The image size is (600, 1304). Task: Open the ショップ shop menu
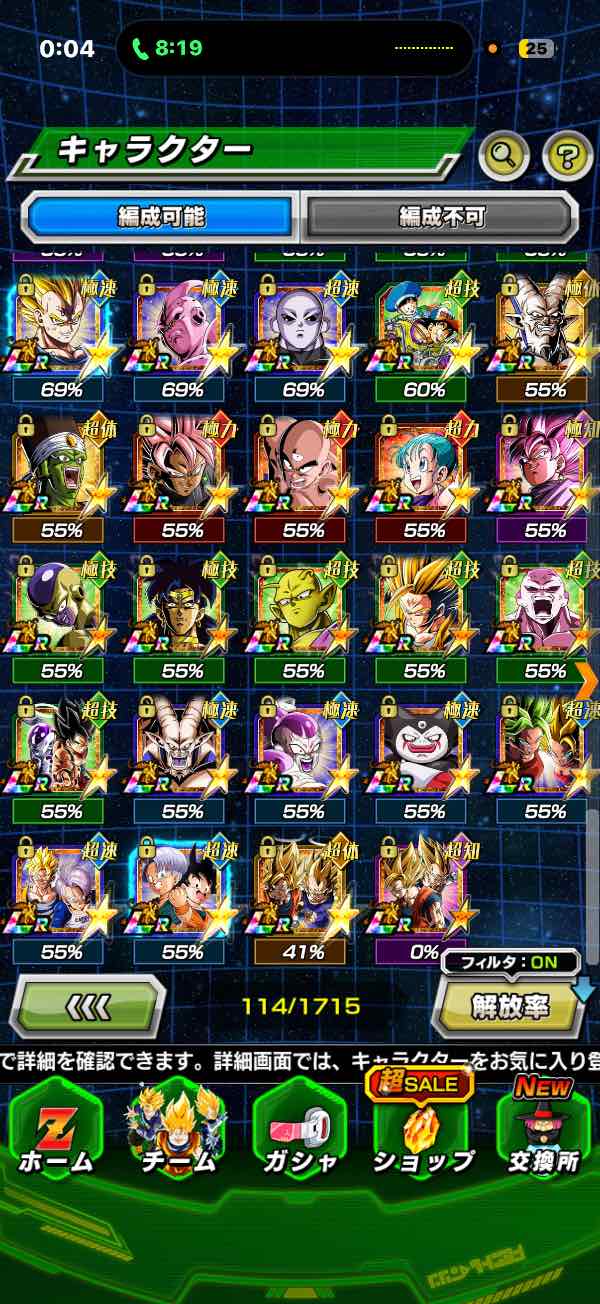coord(422,1130)
